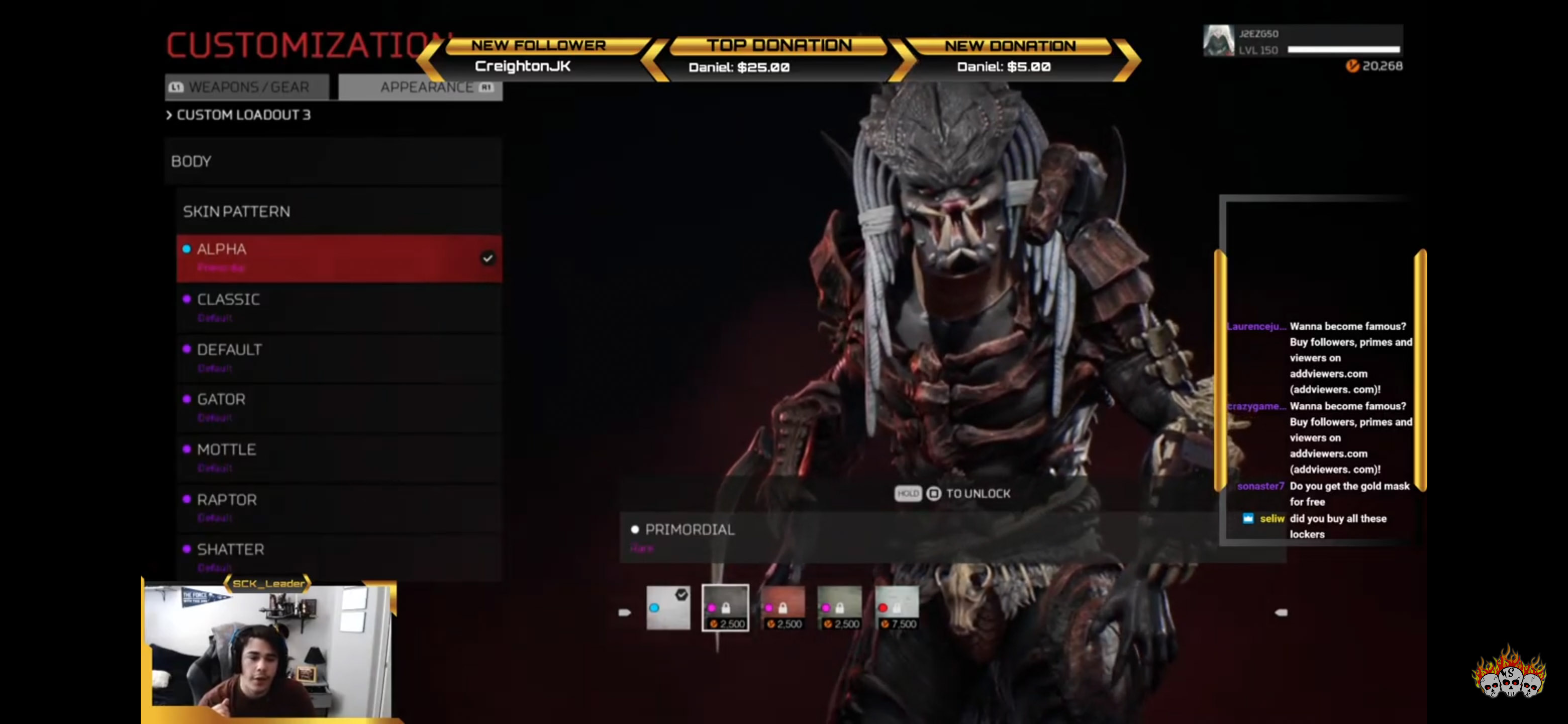Image resolution: width=1568 pixels, height=724 pixels.
Task: Pick the Shatter skin pattern
Action: point(338,557)
